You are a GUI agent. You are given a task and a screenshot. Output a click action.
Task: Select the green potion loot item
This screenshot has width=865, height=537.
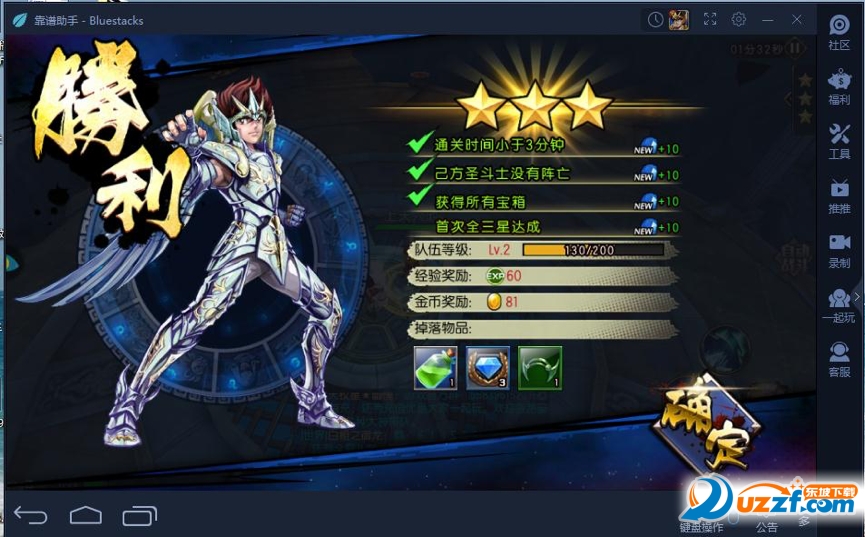point(435,368)
